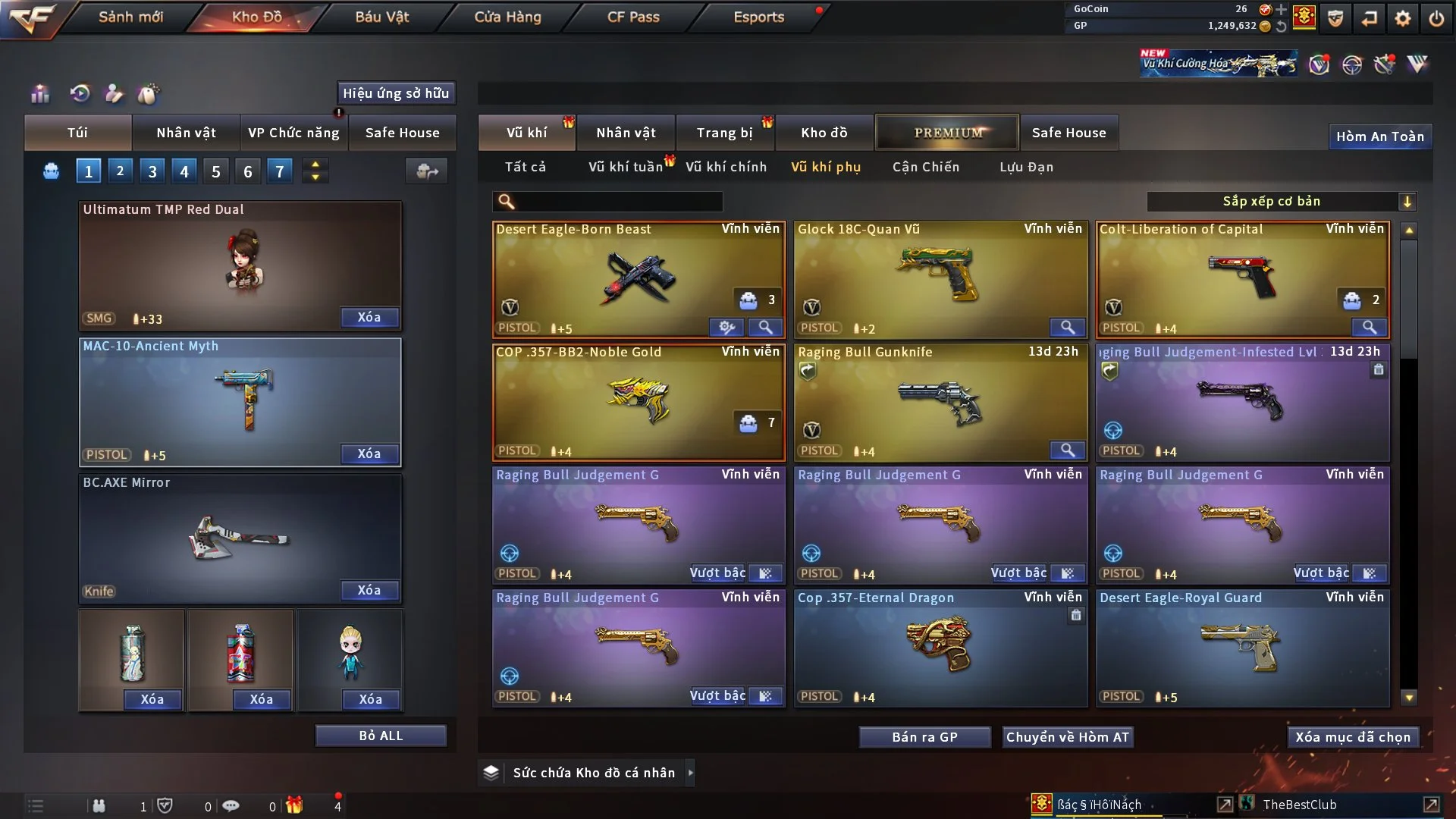Click the character editing icon in toolbar
This screenshot has height=819, width=1456.
pyautogui.click(x=115, y=94)
